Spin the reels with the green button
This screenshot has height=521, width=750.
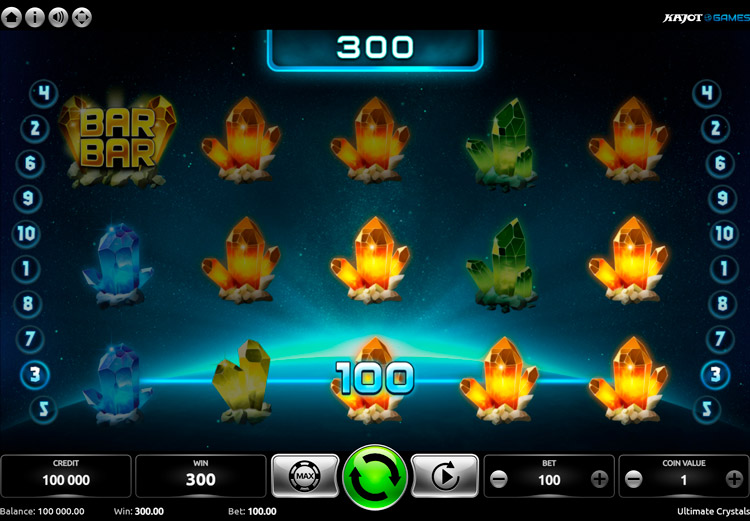pyautogui.click(x=375, y=477)
